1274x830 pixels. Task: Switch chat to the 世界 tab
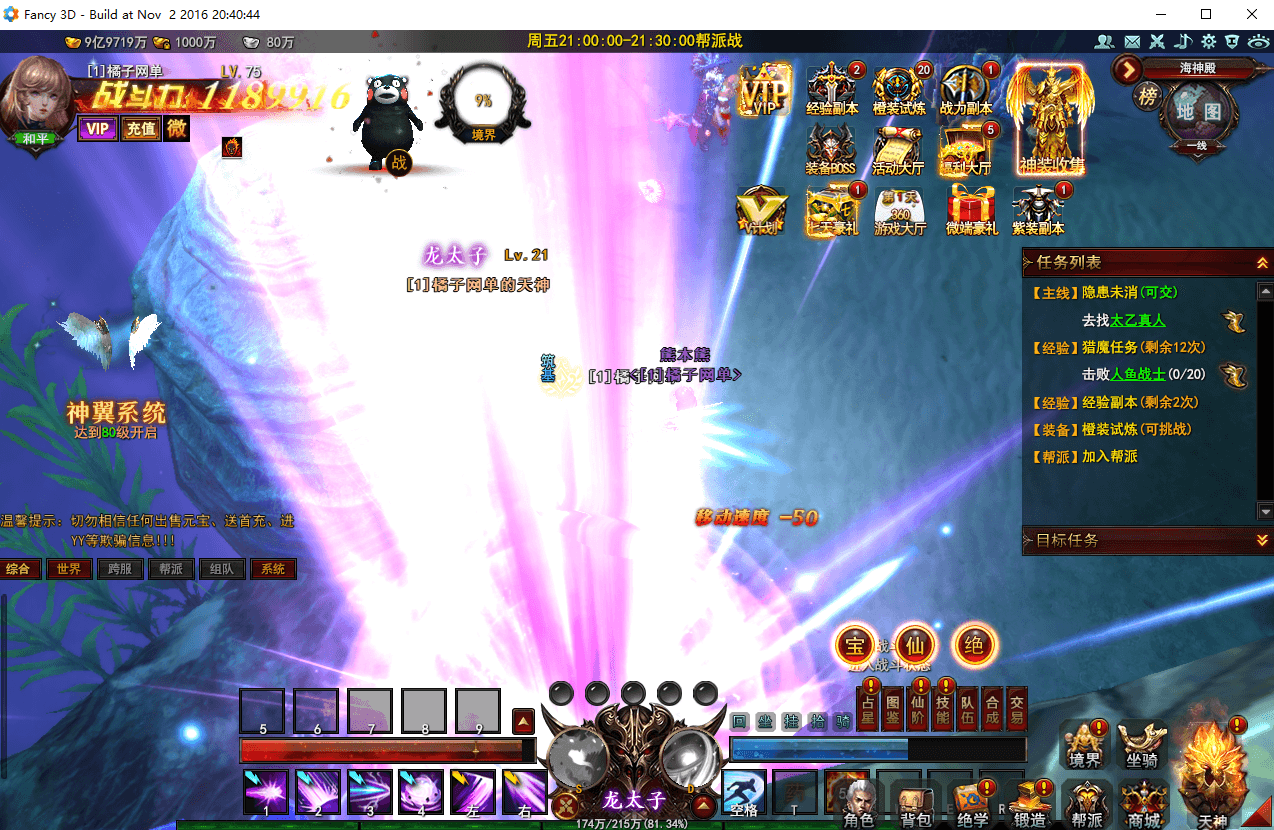[x=69, y=569]
